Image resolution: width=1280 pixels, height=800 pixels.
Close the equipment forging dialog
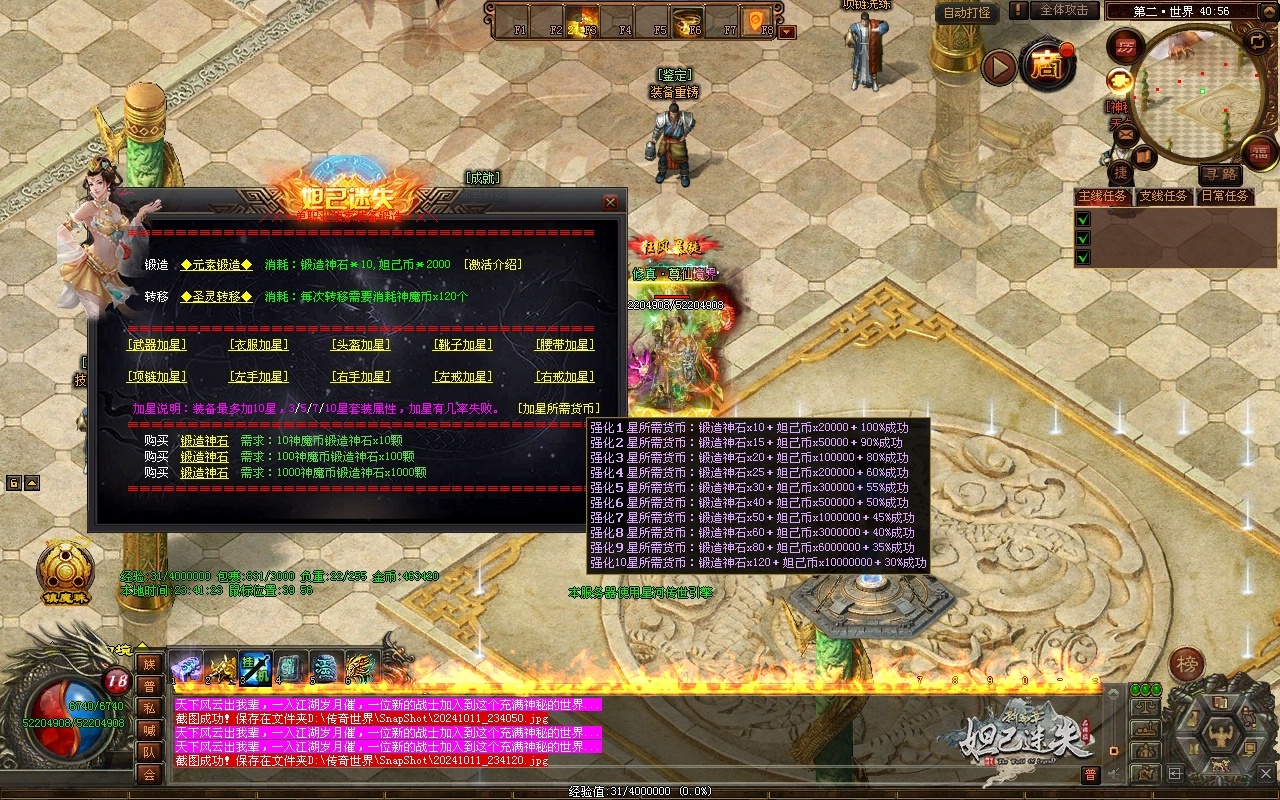(x=610, y=202)
